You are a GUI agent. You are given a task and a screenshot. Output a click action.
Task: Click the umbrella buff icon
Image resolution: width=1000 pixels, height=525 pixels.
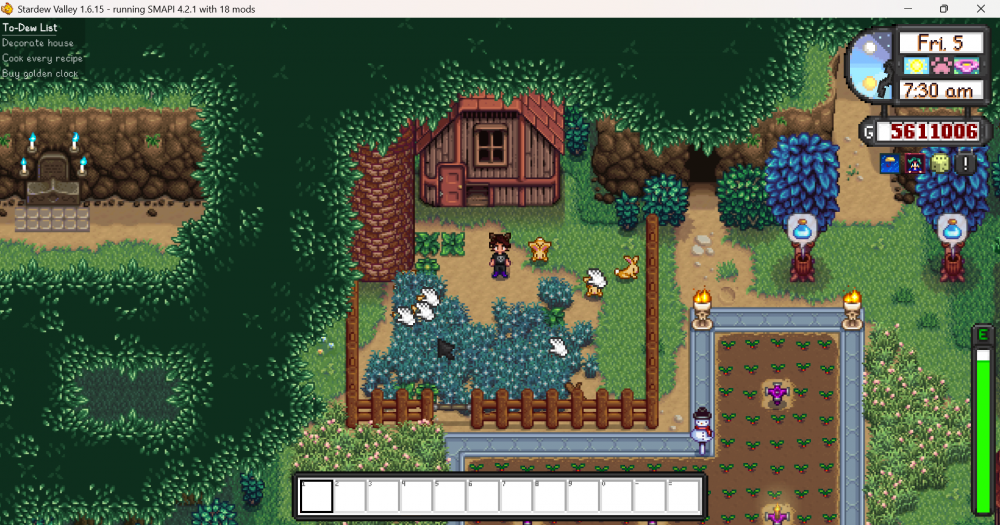pos(888,163)
